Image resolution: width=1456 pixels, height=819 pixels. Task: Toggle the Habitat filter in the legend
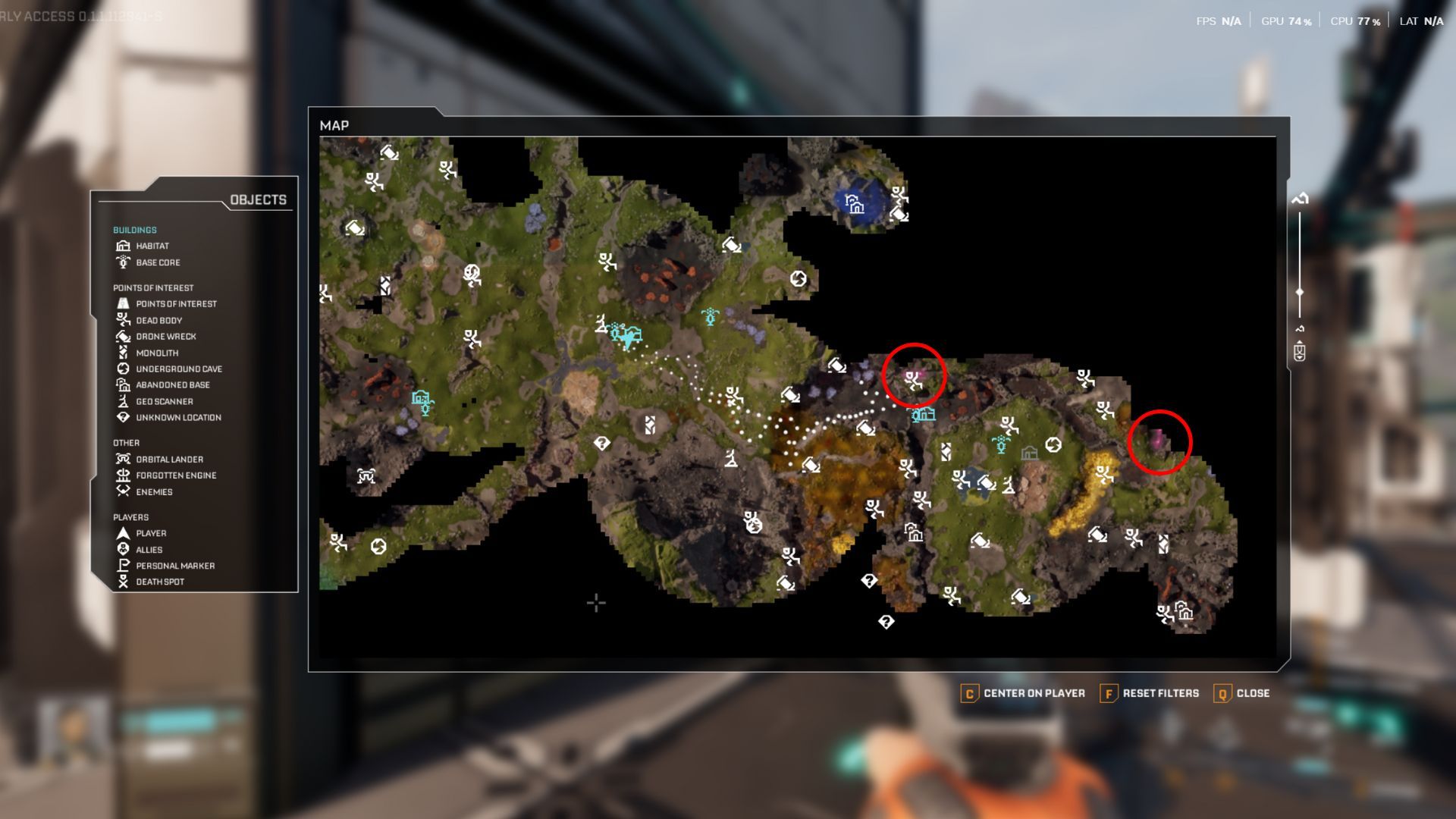[x=152, y=246]
